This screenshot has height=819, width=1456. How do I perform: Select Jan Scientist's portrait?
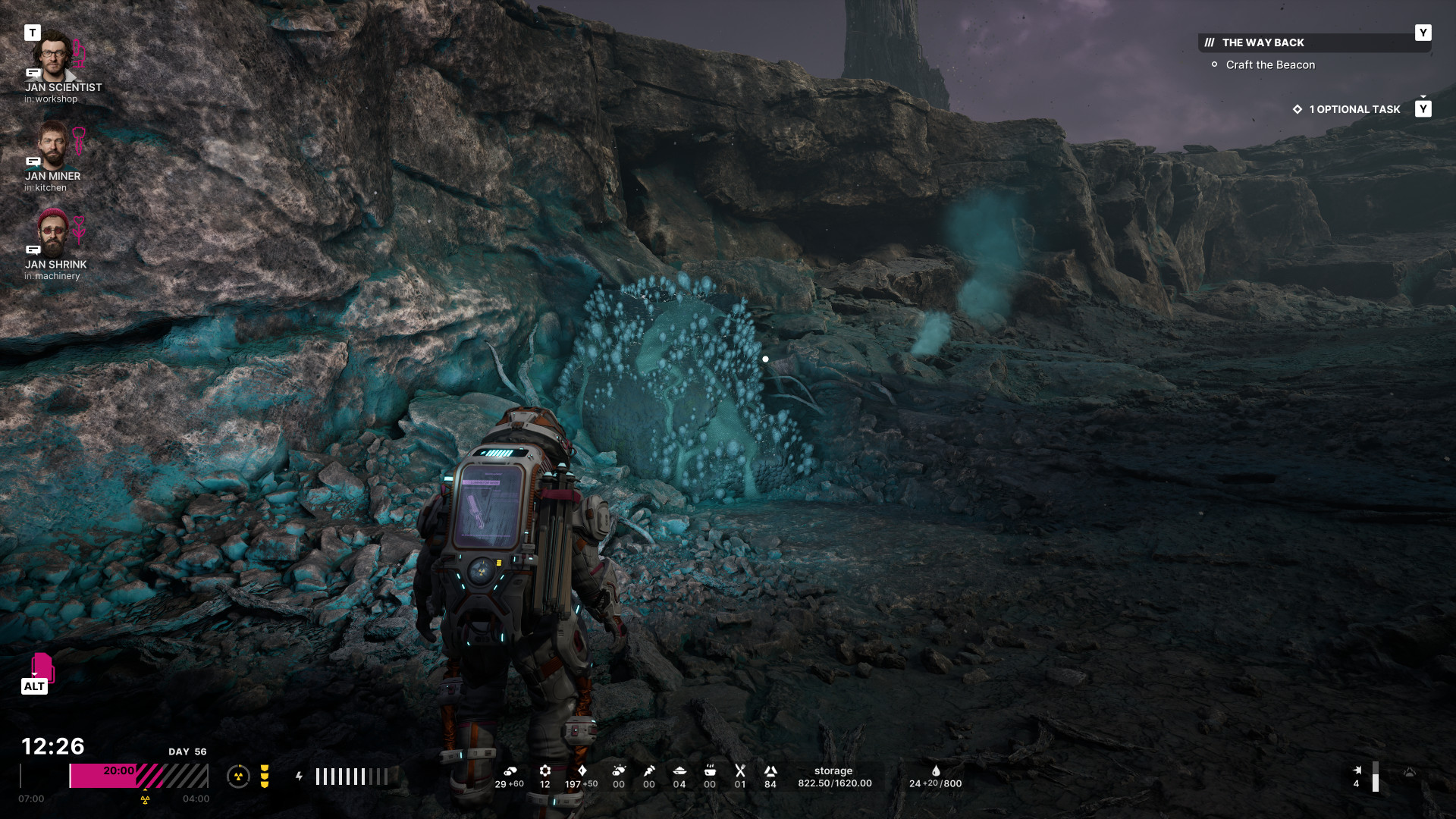(52, 55)
